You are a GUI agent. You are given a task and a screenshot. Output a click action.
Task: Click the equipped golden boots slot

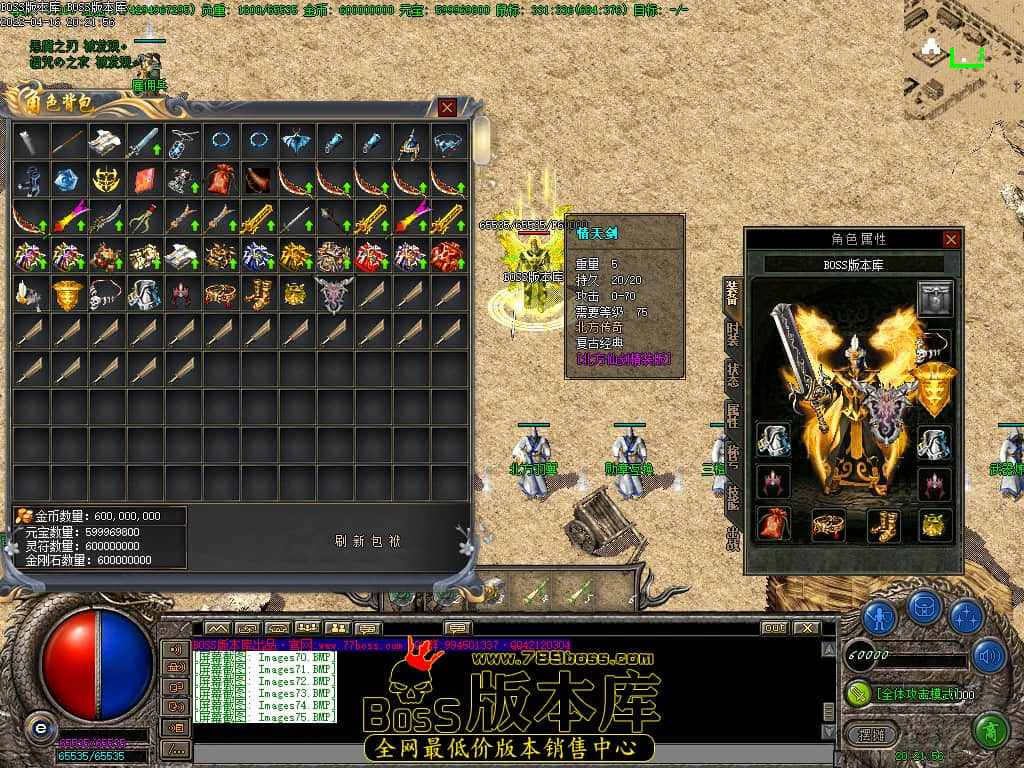[x=884, y=522]
